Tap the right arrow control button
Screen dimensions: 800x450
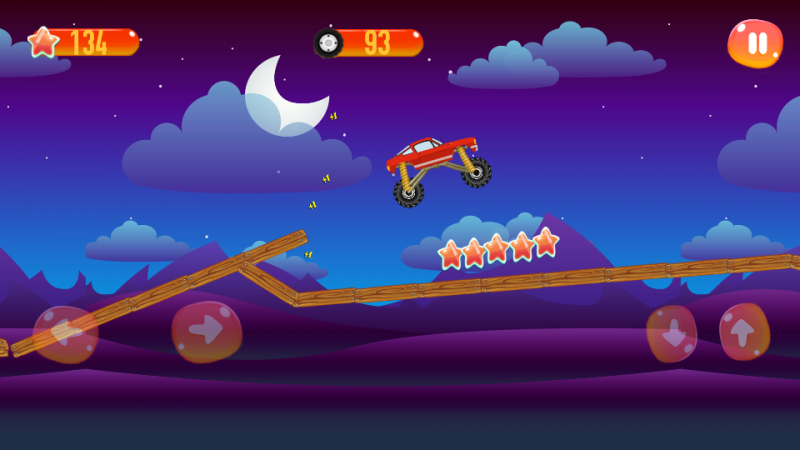point(207,331)
